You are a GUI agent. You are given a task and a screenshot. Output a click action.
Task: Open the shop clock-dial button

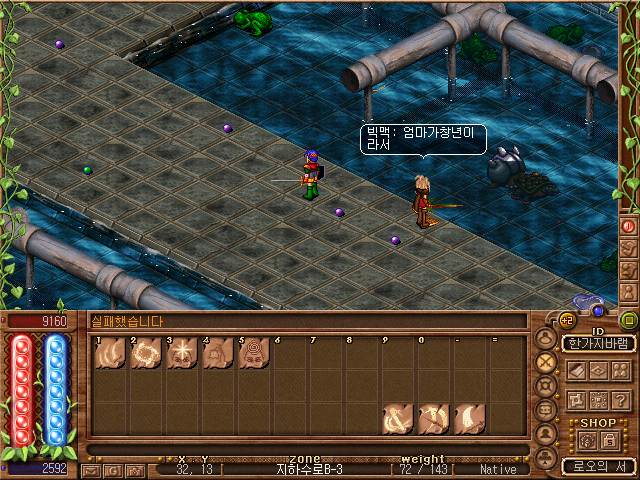coord(585,440)
